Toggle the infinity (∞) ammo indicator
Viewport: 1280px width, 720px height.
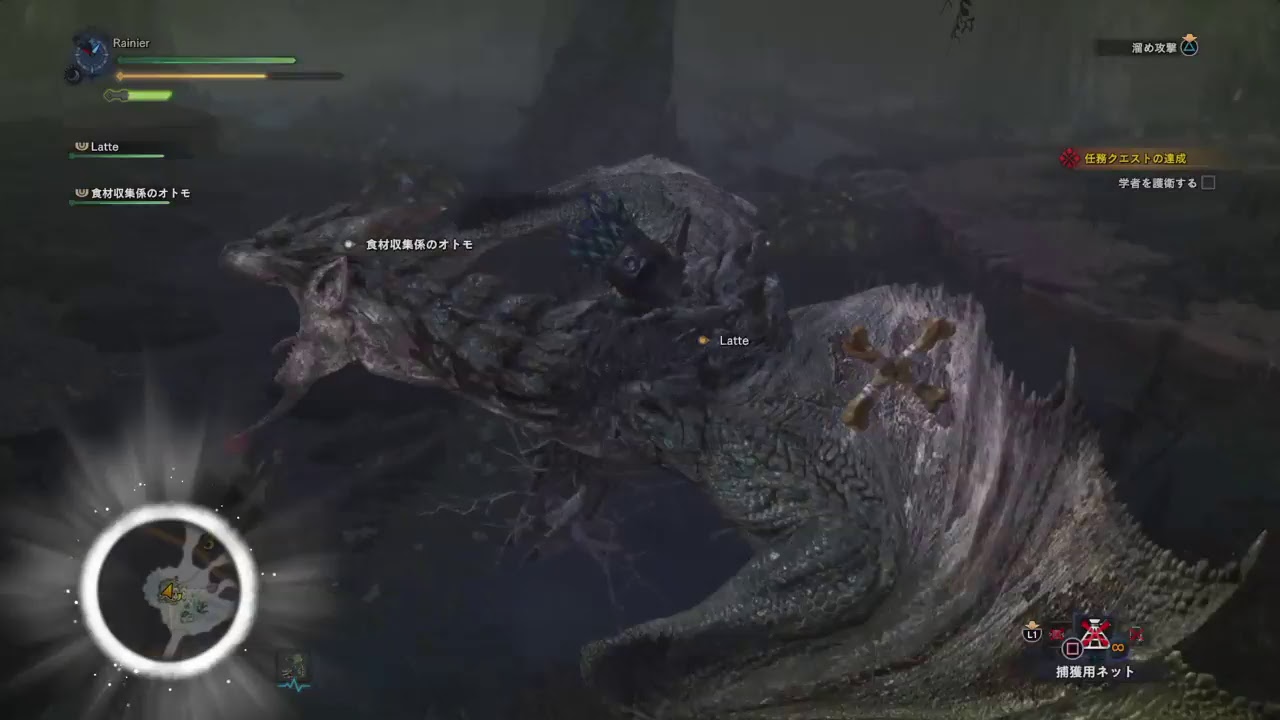coord(1117,648)
